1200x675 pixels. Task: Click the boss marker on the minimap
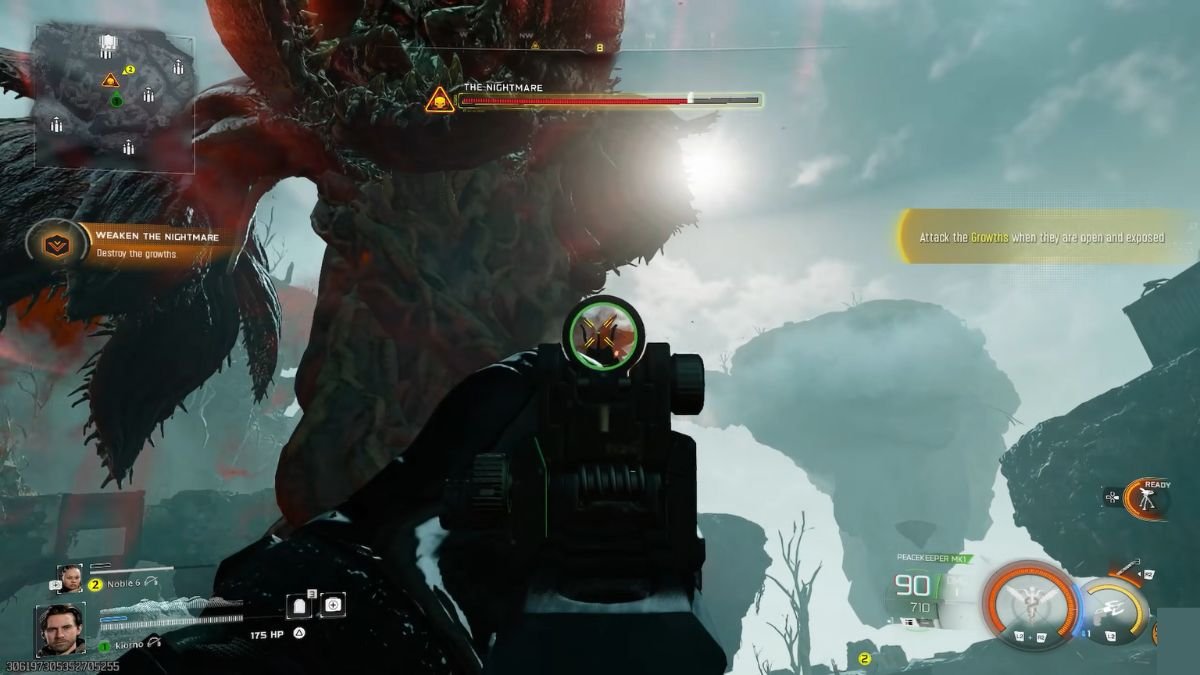pyautogui.click(x=110, y=80)
